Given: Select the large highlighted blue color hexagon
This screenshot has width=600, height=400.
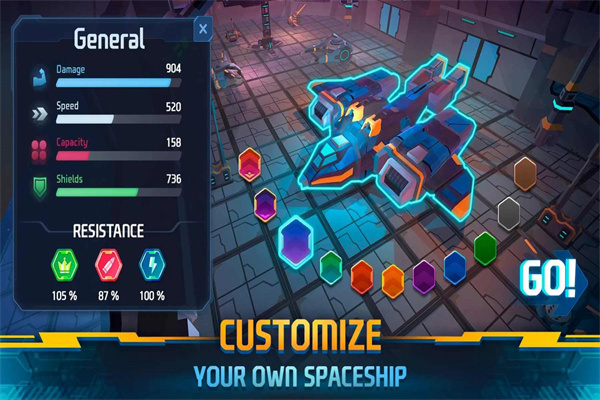Looking at the screenshot, I should [x=297, y=239].
